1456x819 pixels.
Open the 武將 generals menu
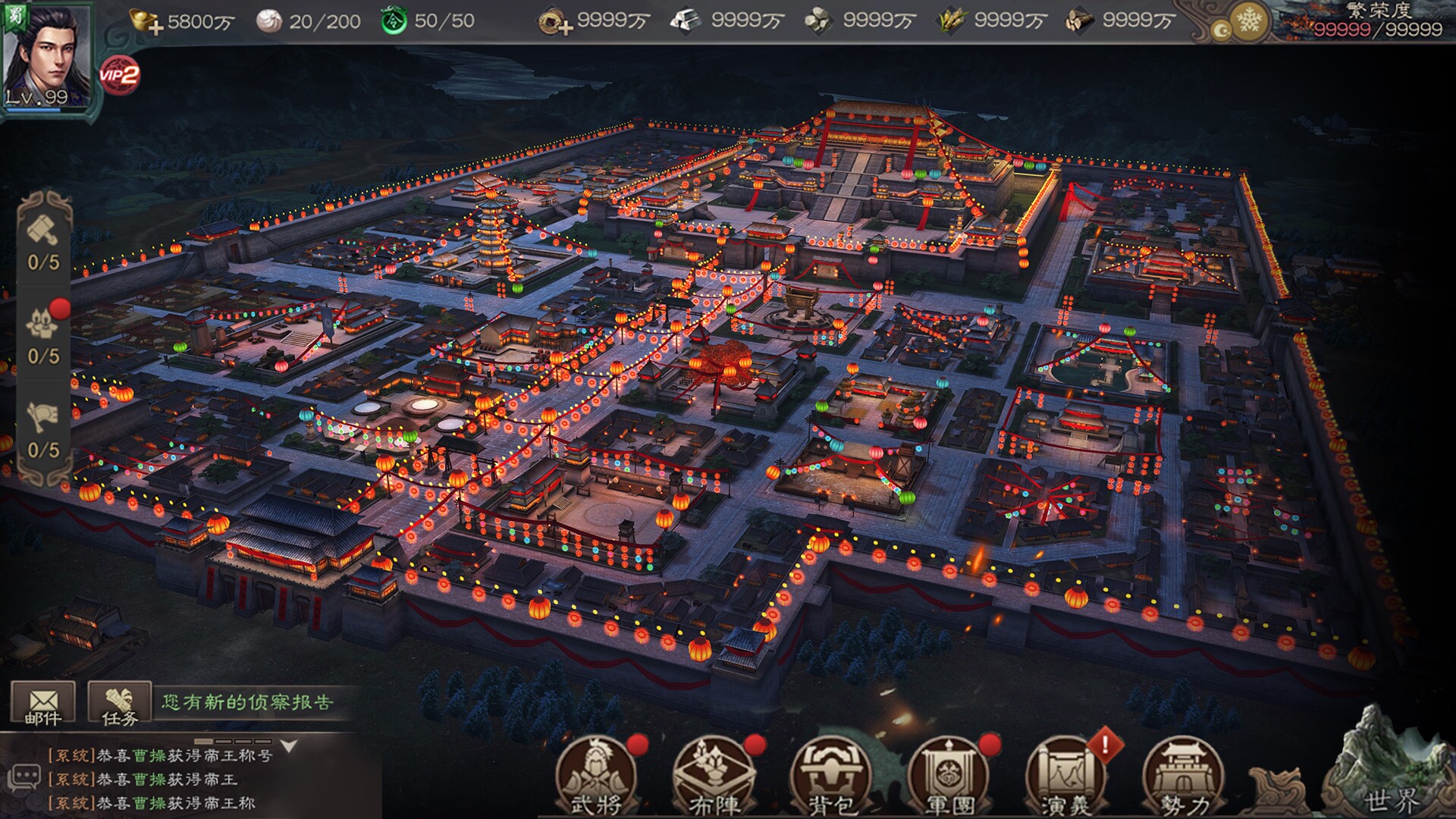click(x=595, y=776)
